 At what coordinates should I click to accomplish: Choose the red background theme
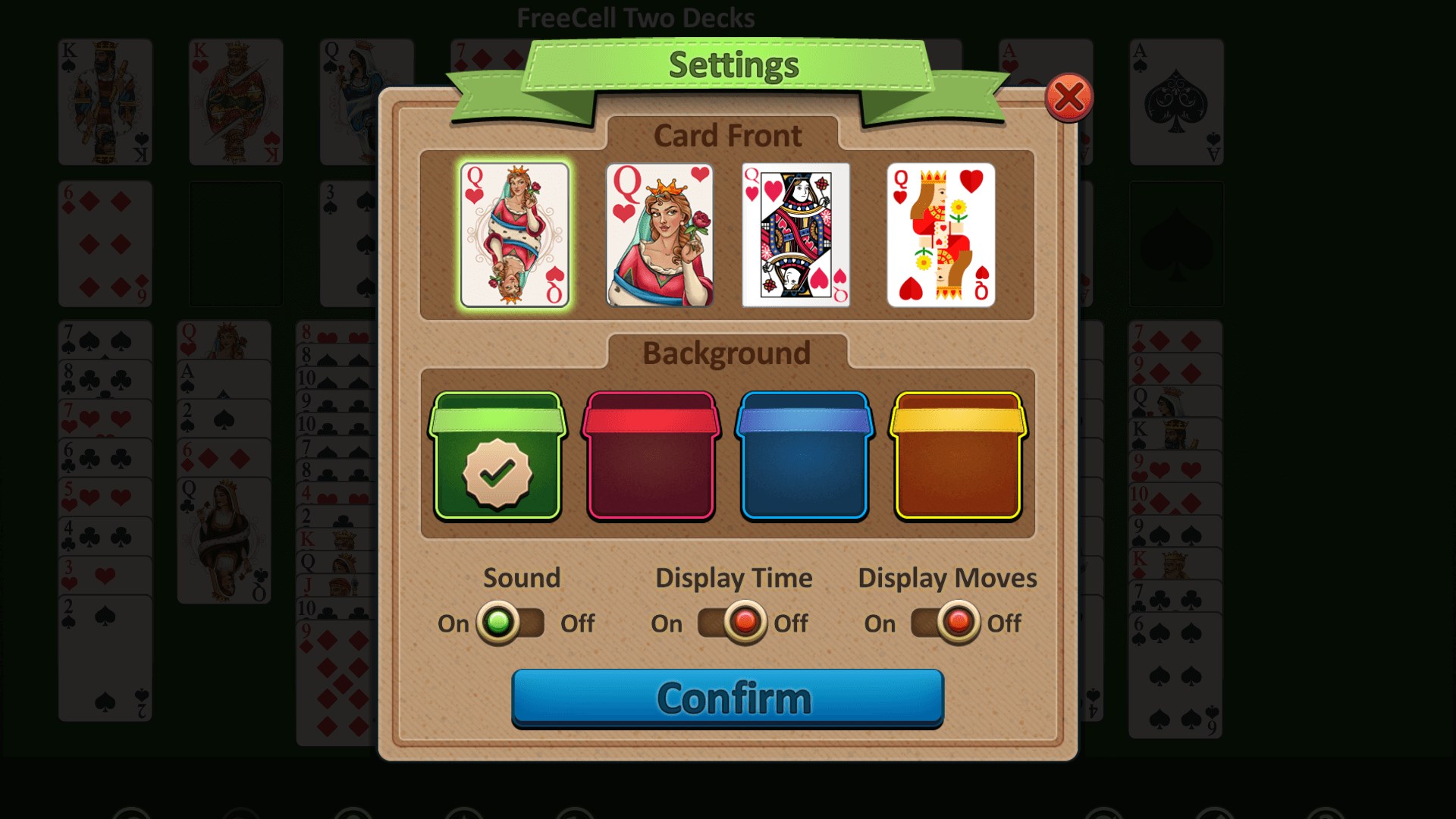(651, 455)
